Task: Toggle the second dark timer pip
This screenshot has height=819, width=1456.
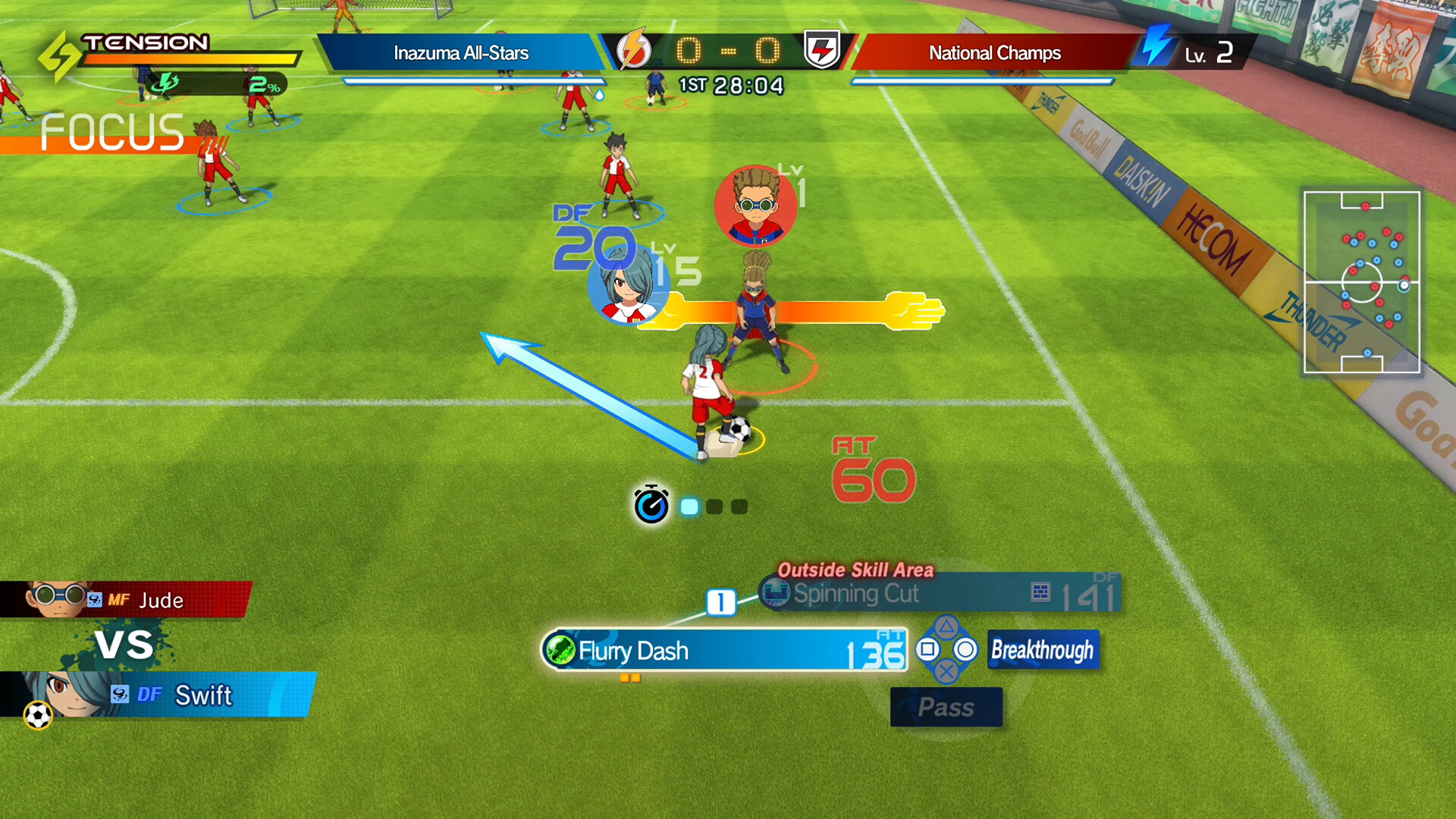Action: (714, 506)
